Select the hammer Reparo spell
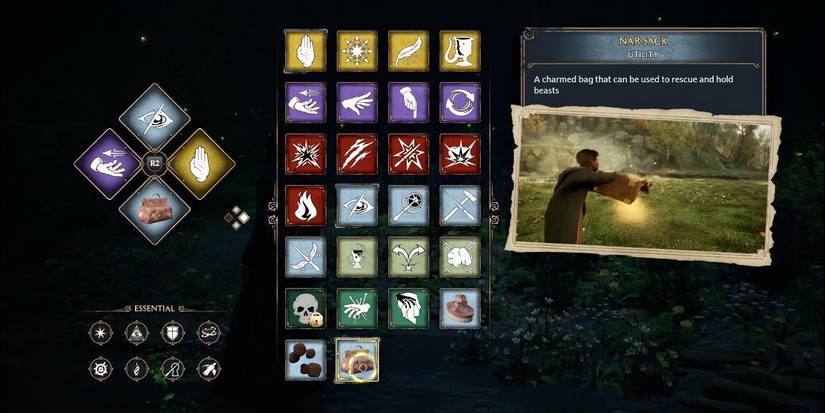Image resolution: width=825 pixels, height=413 pixels. [x=460, y=205]
